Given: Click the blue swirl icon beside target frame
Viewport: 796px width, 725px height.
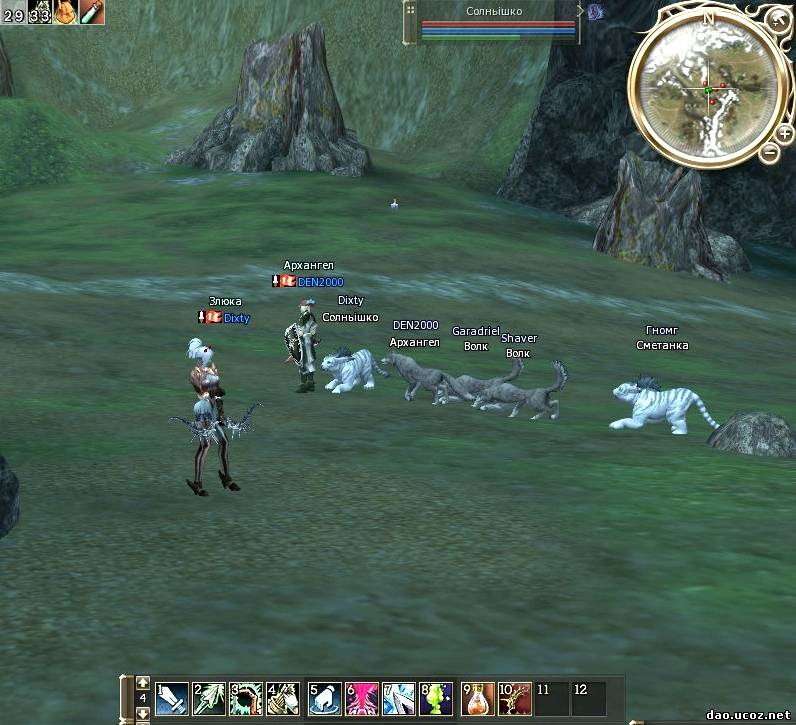Looking at the screenshot, I should point(595,12).
